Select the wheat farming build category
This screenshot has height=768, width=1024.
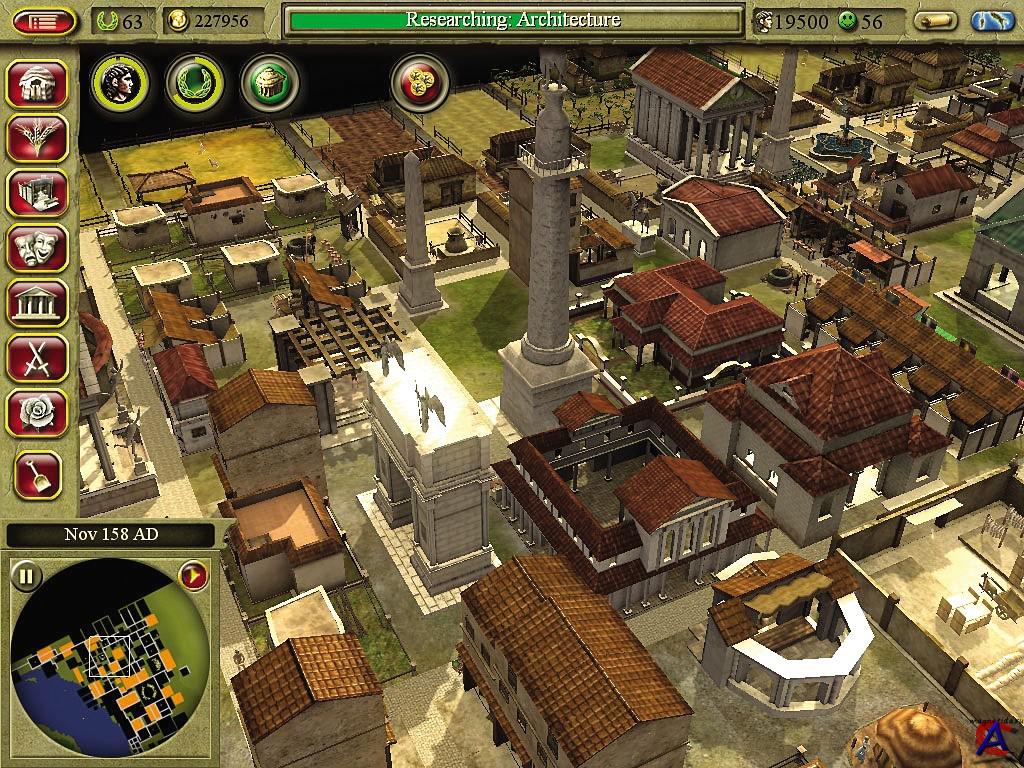pyautogui.click(x=37, y=138)
